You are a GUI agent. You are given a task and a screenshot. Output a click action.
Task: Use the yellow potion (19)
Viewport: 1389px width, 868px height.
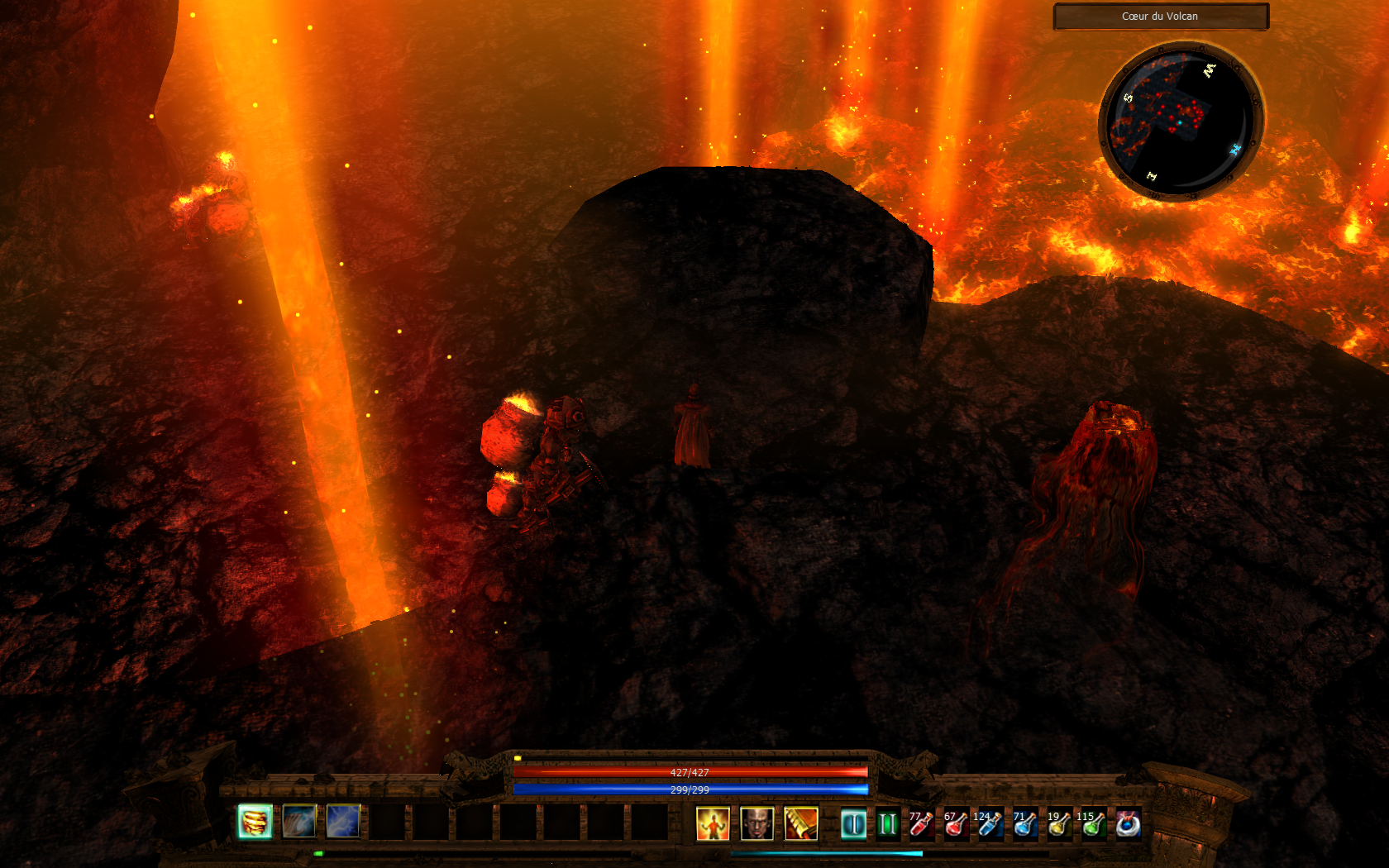[1059, 823]
